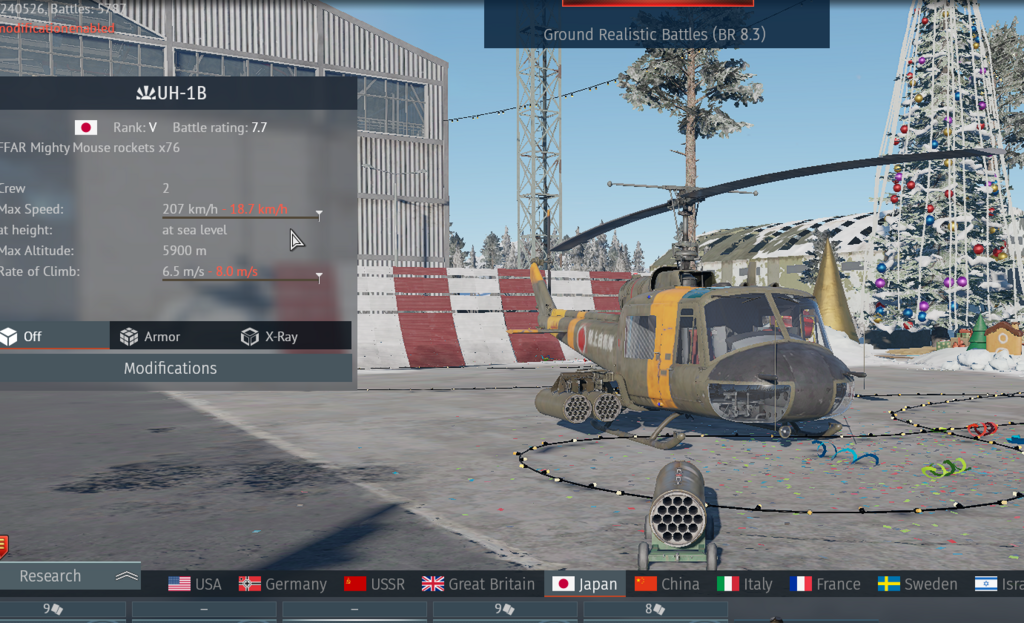Open the France nation tab

[x=825, y=584]
